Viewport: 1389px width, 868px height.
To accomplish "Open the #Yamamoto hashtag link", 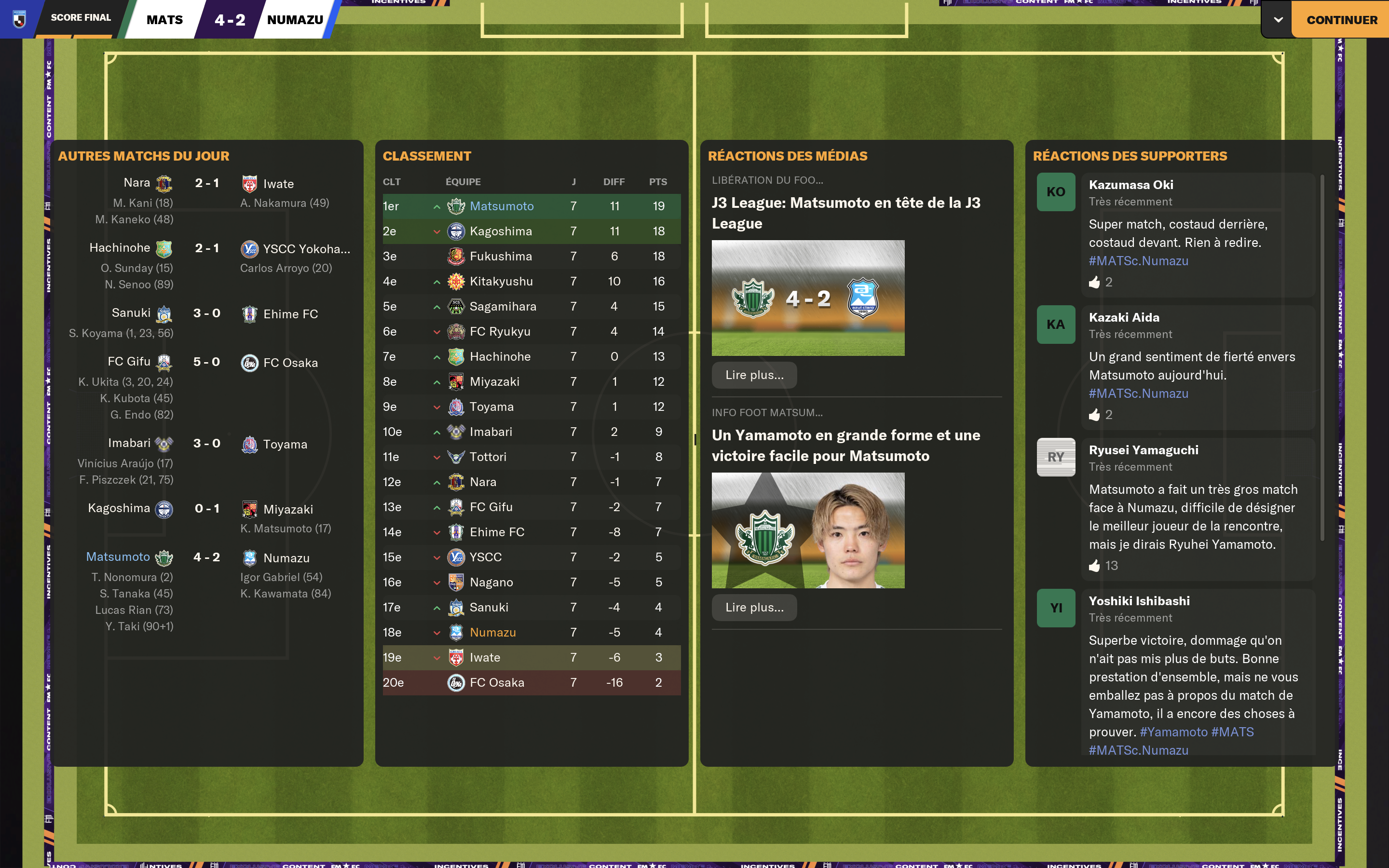I will 1173,732.
